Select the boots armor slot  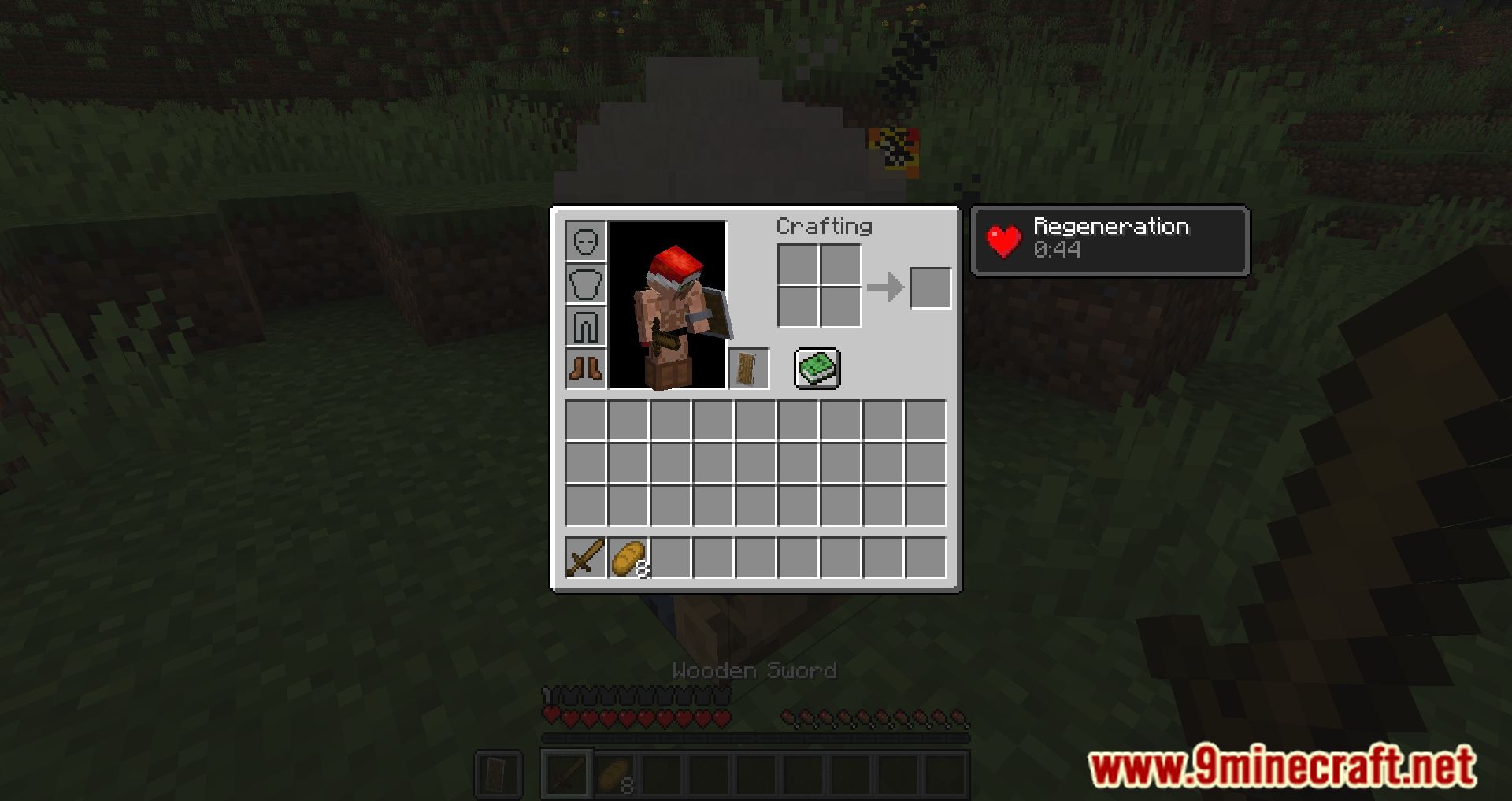585,366
